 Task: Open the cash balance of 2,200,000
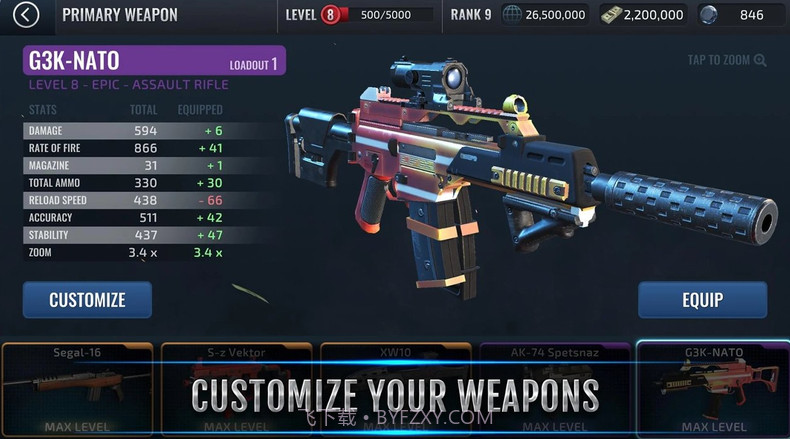coord(642,15)
